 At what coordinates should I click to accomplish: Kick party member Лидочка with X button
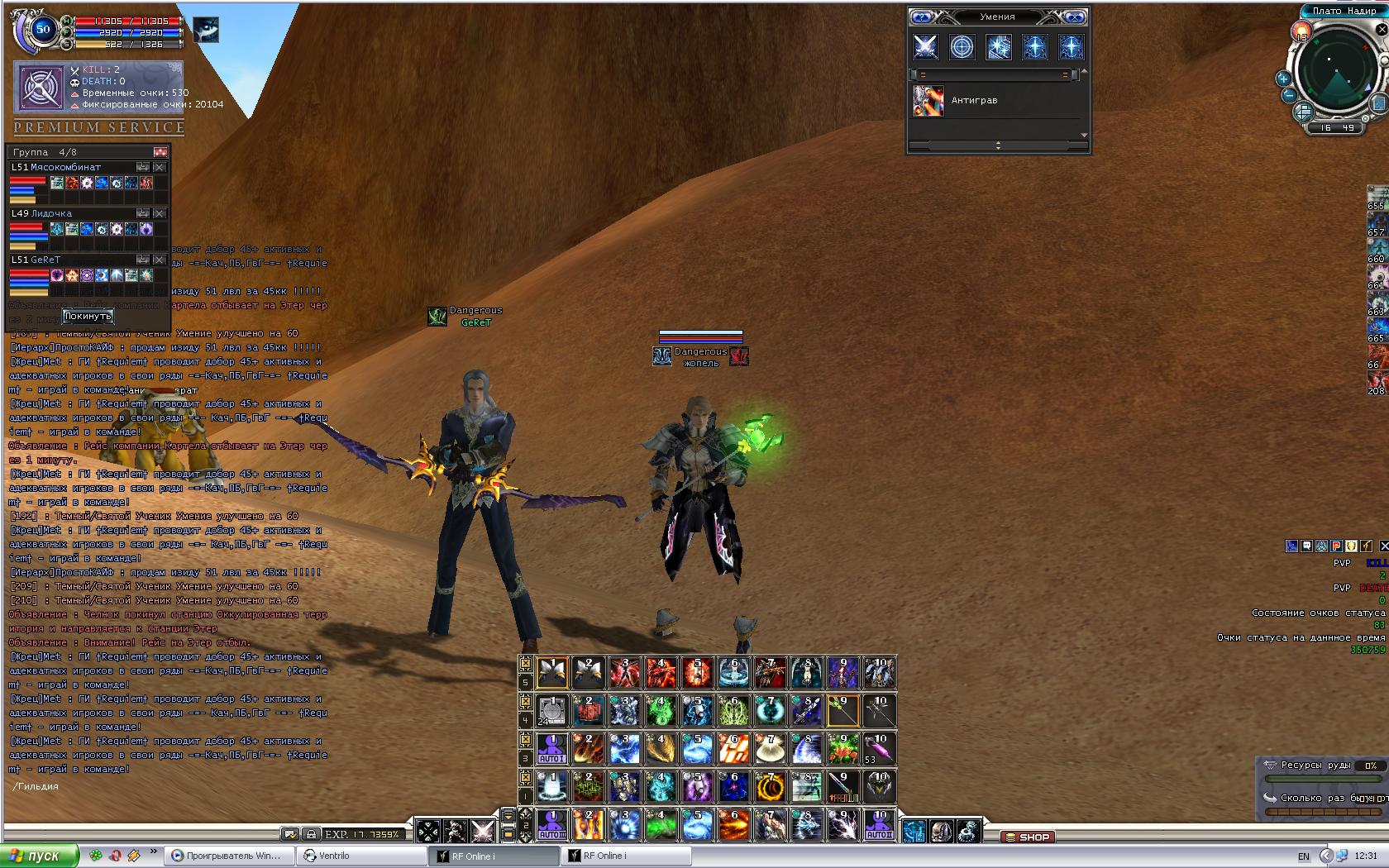point(160,213)
